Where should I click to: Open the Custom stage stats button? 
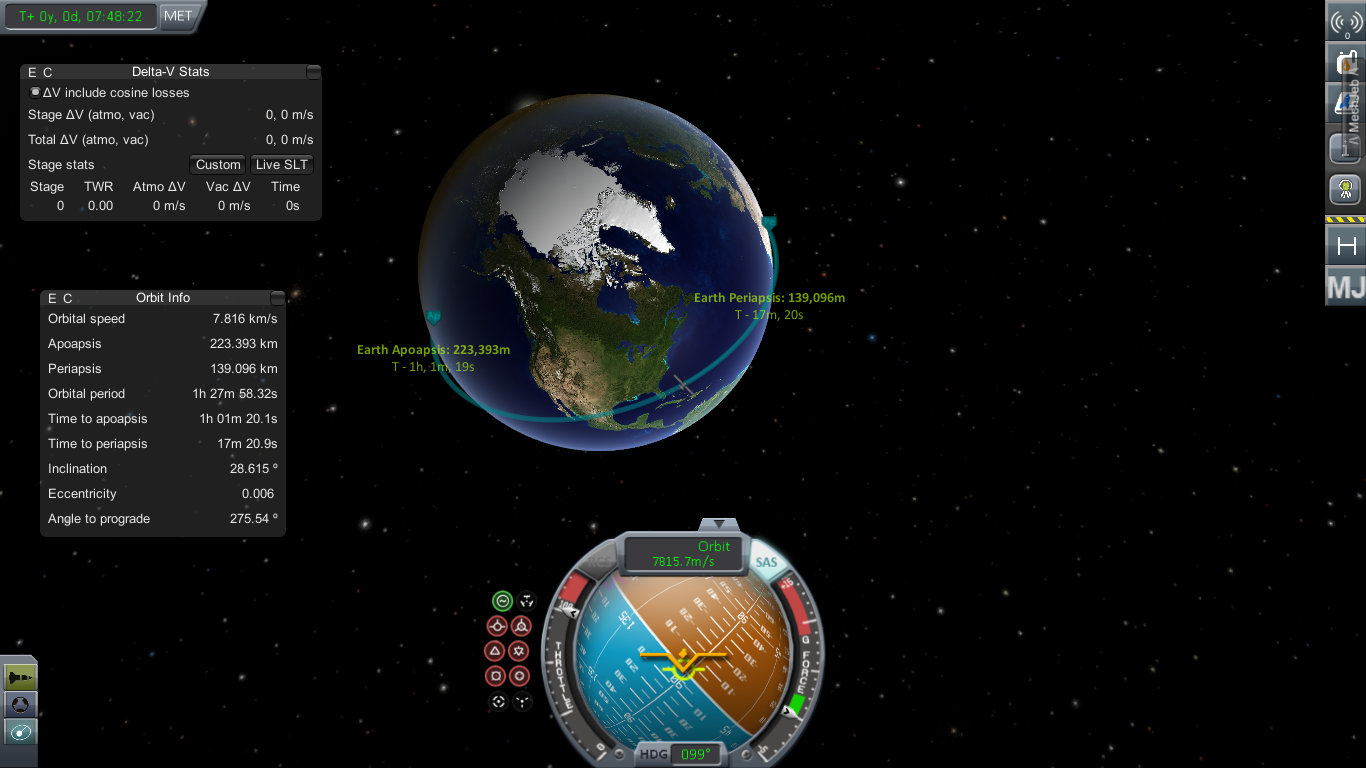click(x=218, y=165)
